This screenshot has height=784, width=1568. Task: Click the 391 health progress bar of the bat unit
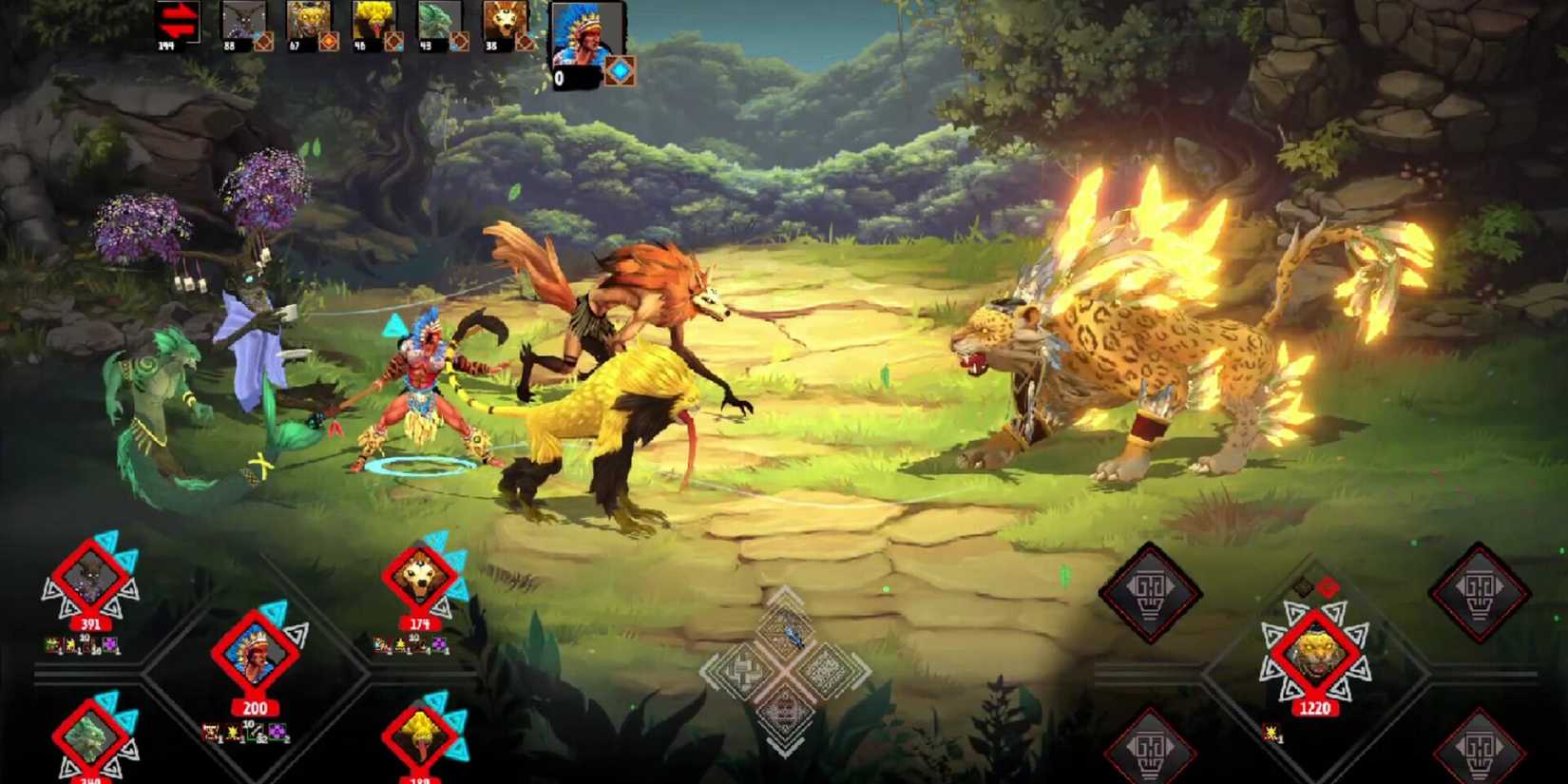point(89,624)
